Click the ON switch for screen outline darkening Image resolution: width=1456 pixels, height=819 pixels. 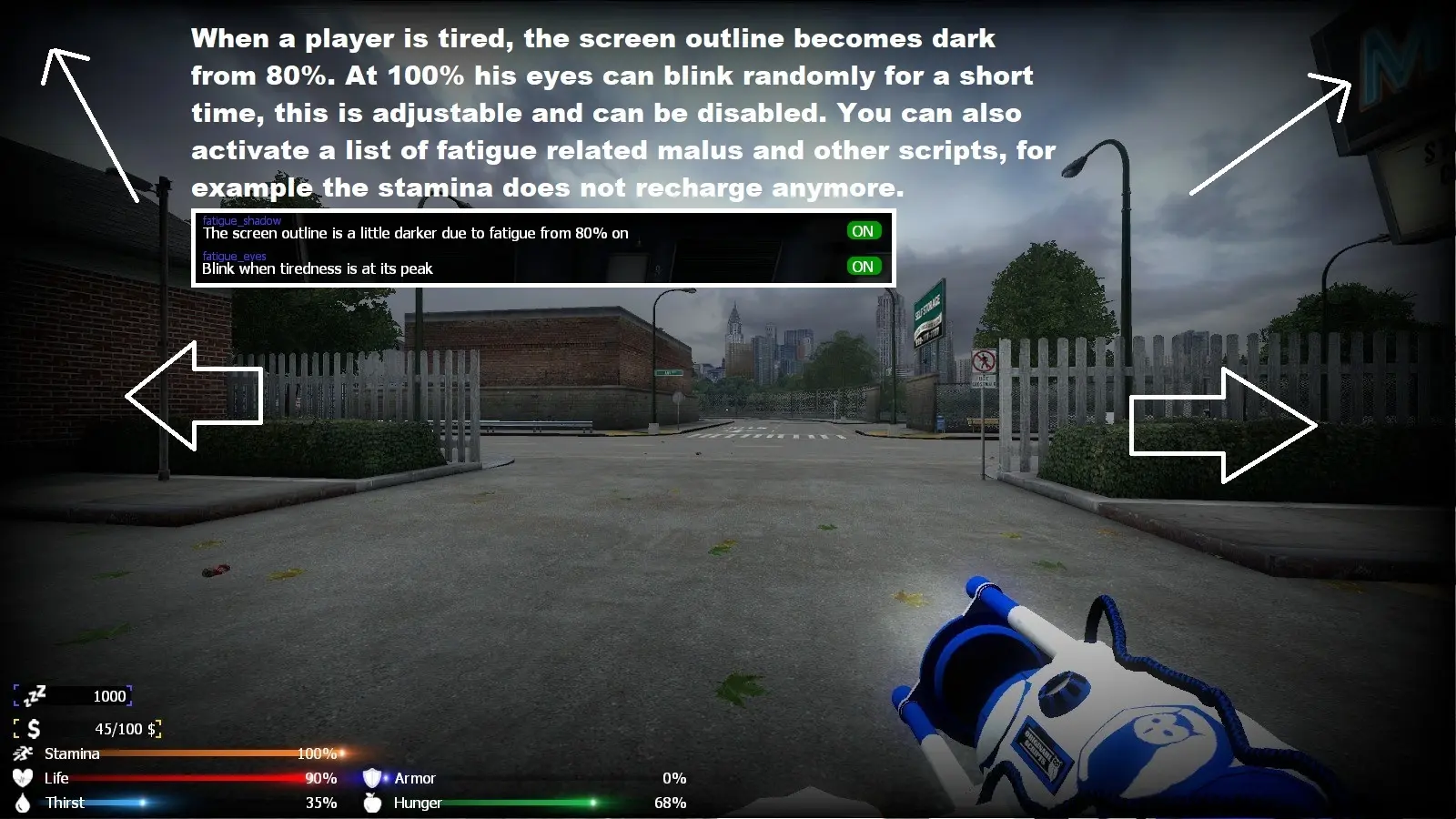coord(863,230)
